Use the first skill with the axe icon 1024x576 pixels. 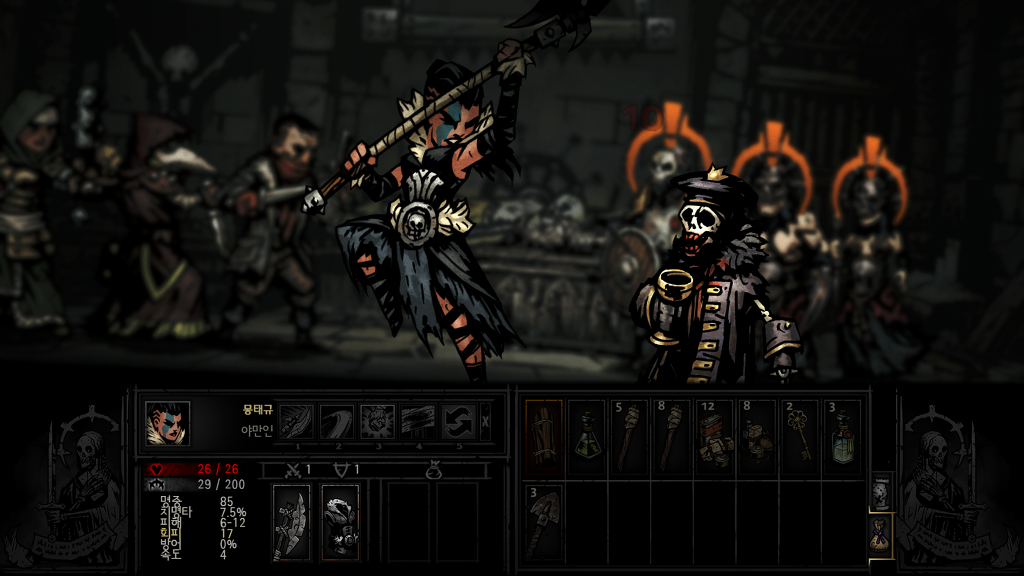295,421
